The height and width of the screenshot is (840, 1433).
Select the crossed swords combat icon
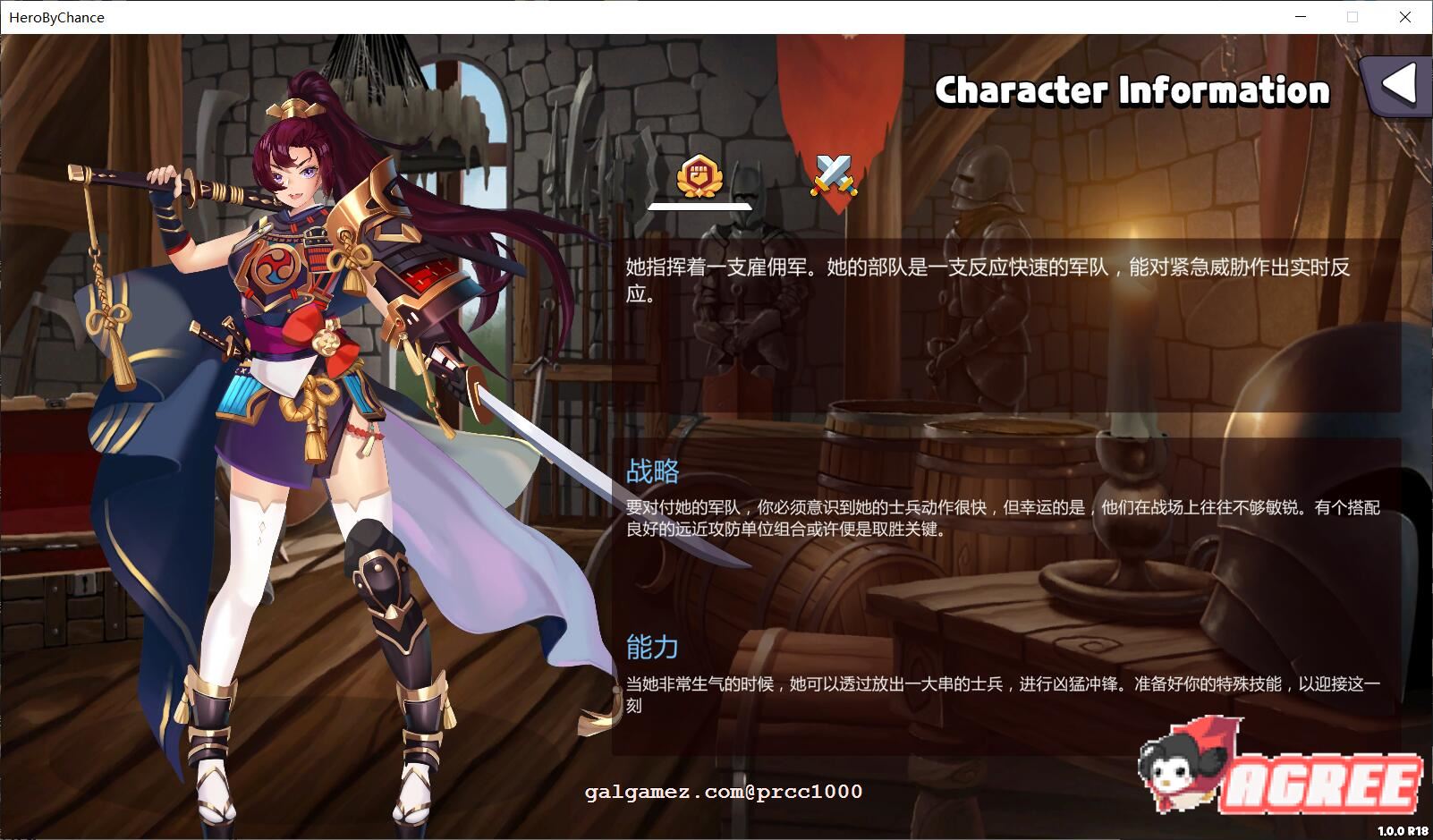point(832,175)
